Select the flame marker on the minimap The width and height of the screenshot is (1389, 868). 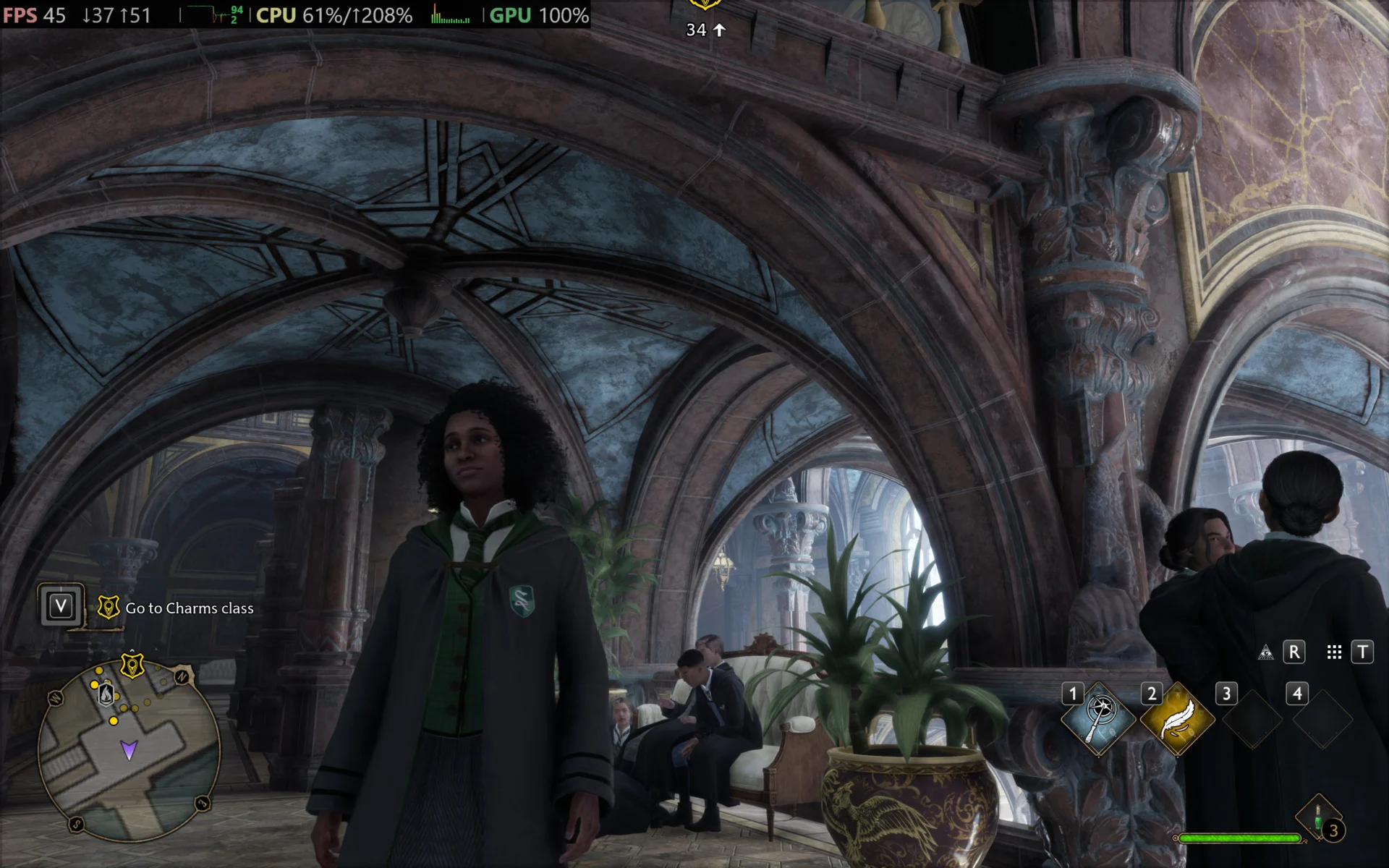coord(106,694)
